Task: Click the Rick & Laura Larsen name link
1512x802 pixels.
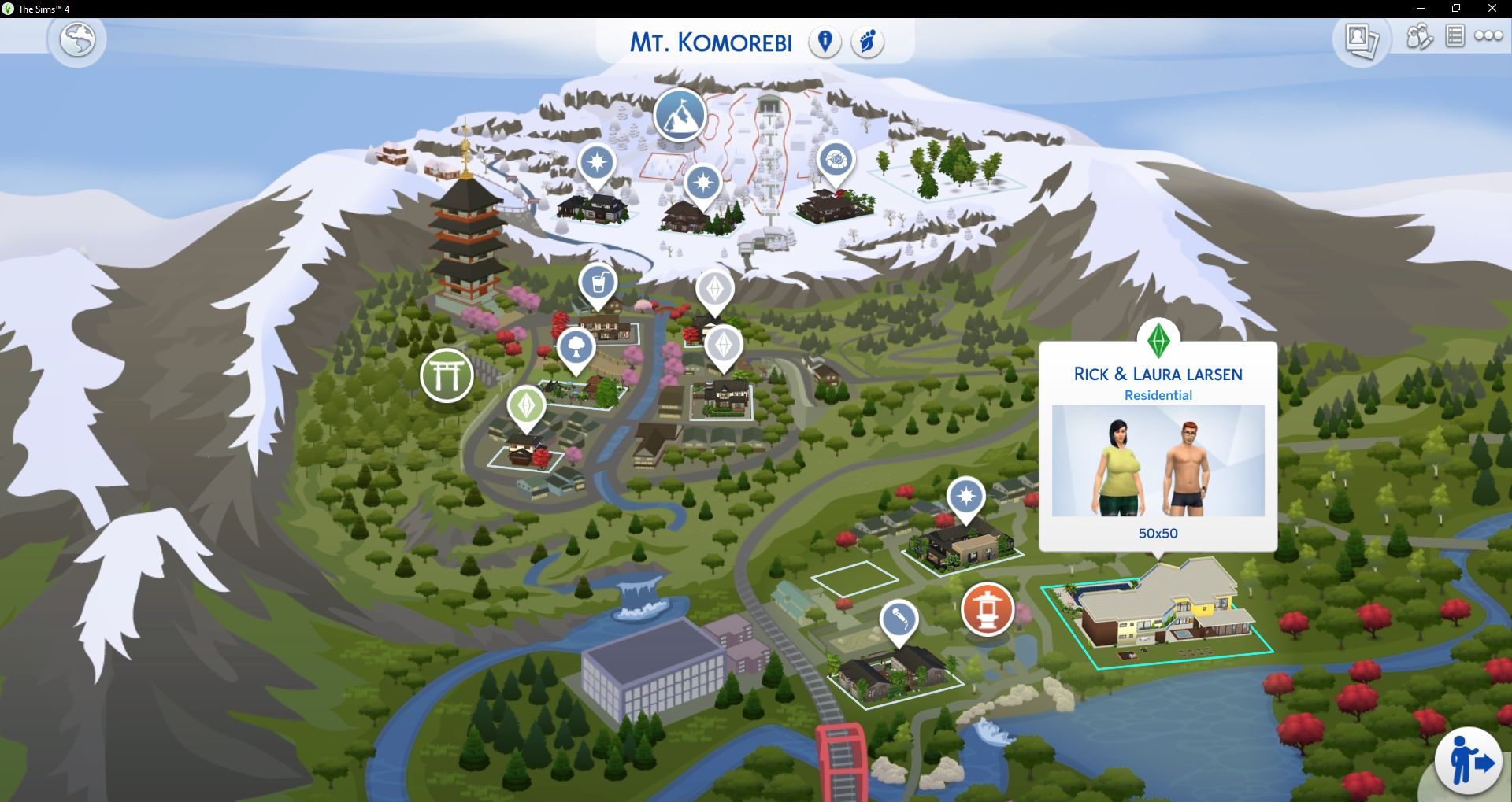Action: coord(1157,374)
